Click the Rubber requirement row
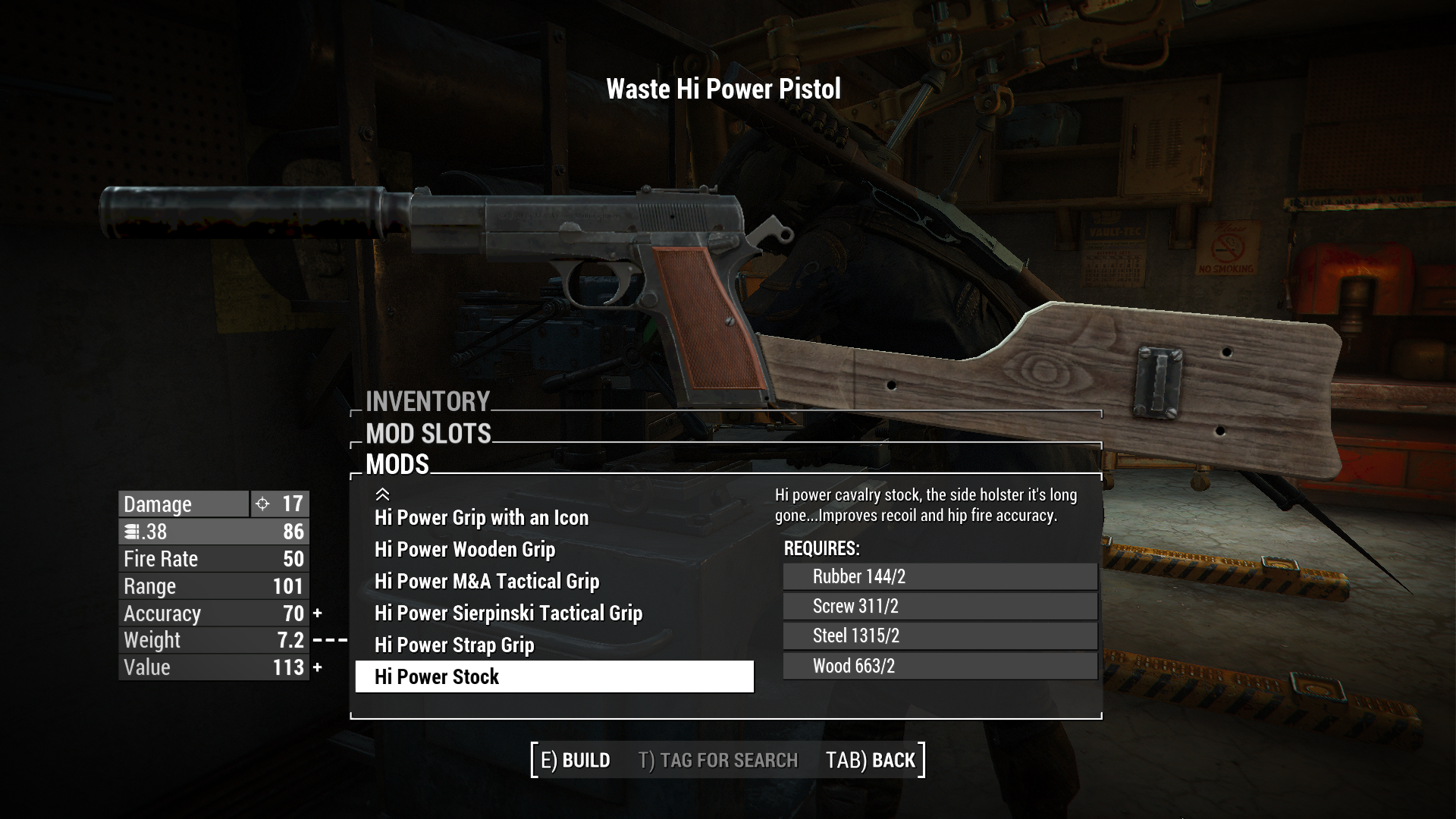 pos(940,576)
